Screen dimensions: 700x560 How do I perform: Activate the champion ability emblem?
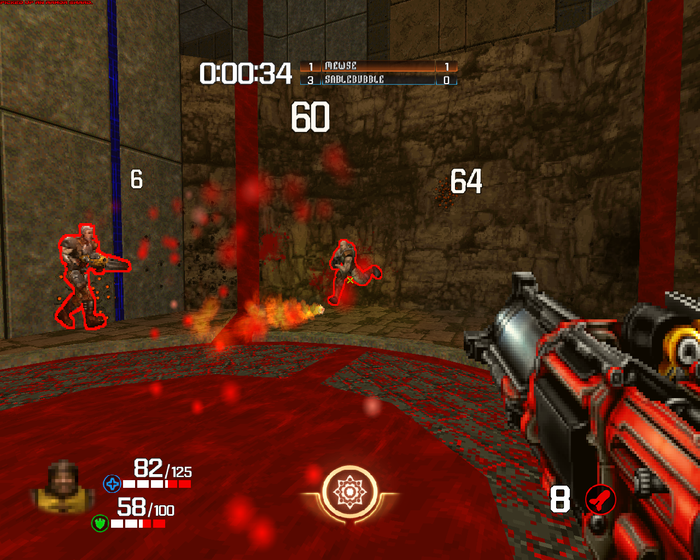tap(350, 493)
